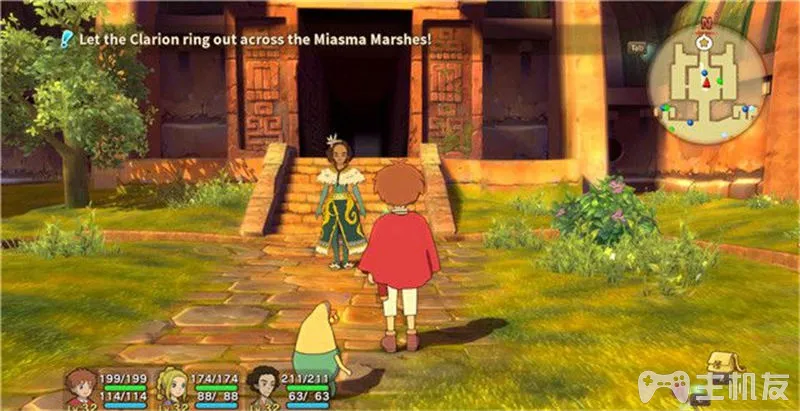Viewport: 800px width, 411px height.
Task: Select the blonde girl party portrait
Action: [173, 386]
